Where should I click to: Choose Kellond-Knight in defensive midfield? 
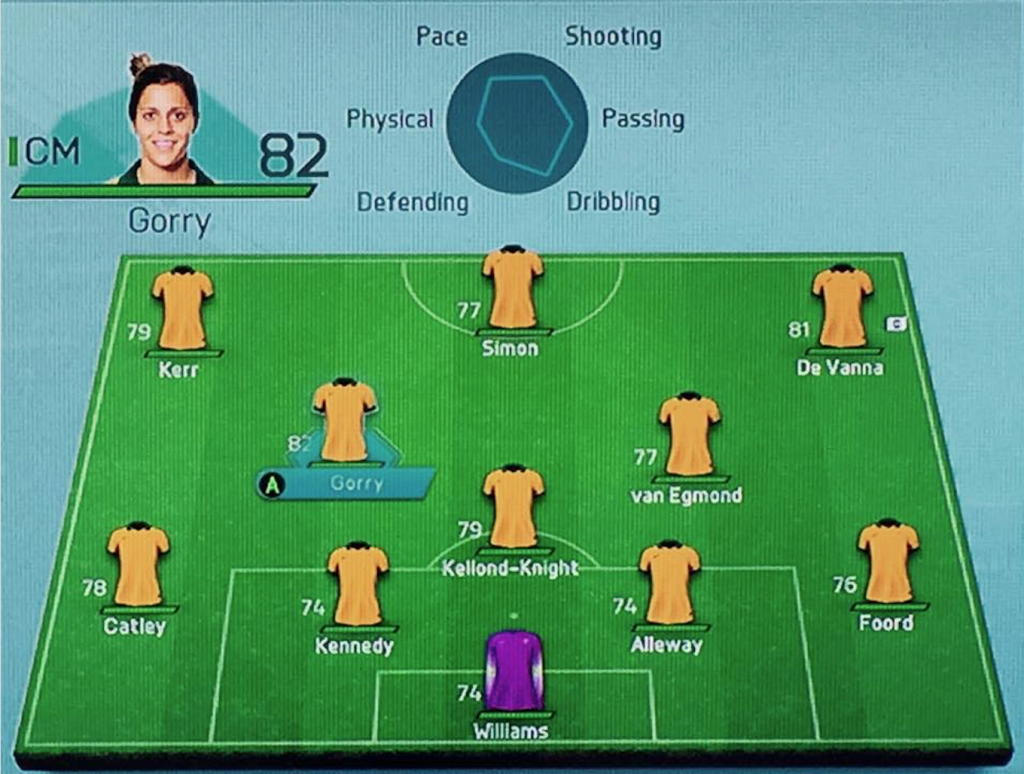(513, 509)
